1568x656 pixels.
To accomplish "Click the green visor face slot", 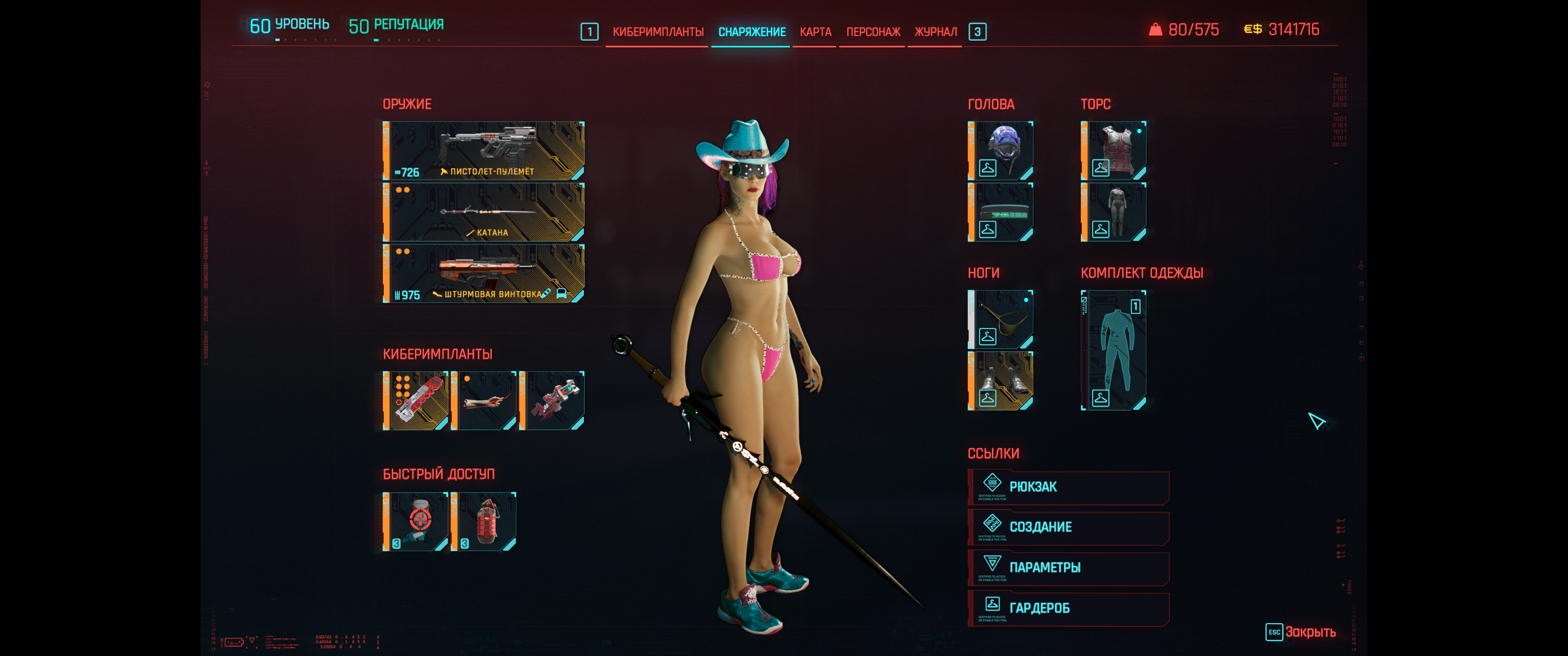I will point(1000,212).
